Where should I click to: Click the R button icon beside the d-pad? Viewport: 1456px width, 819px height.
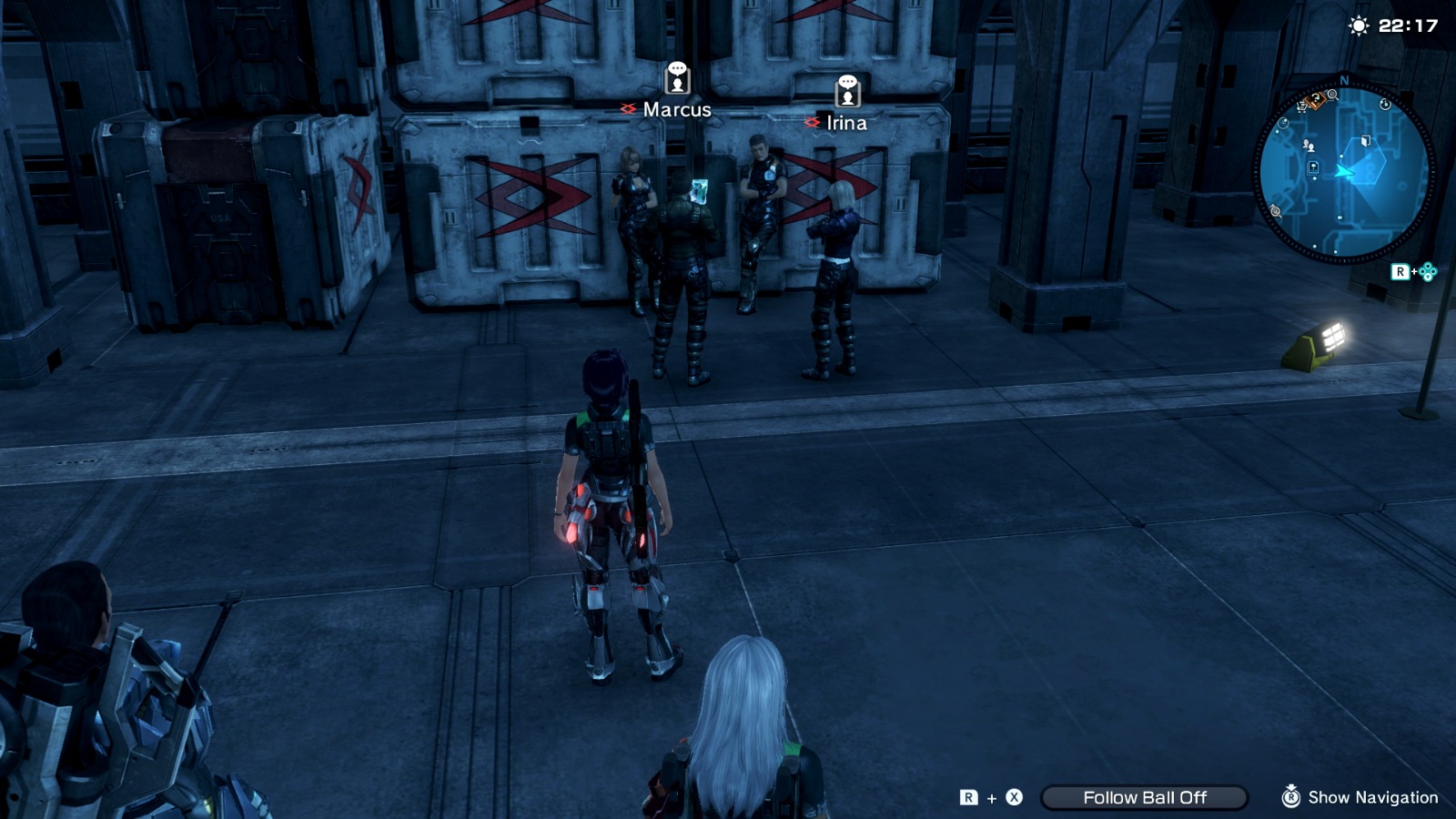tap(1401, 270)
